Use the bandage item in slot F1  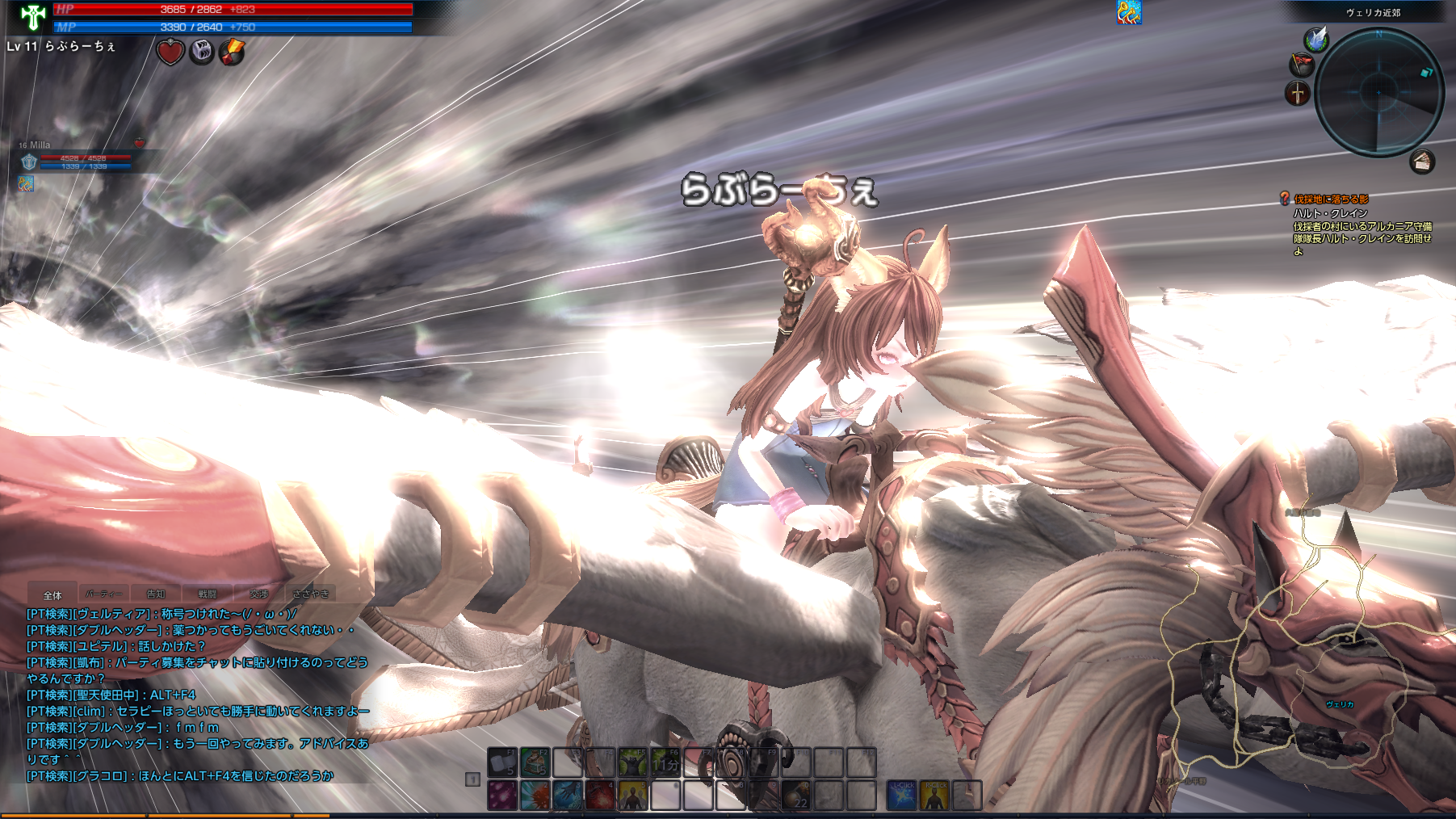pyautogui.click(x=501, y=762)
